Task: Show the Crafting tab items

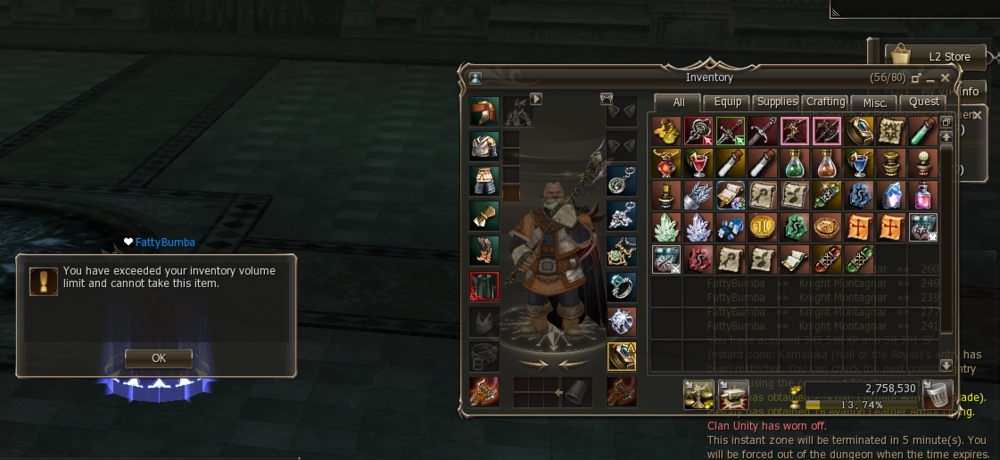Action: tap(825, 102)
